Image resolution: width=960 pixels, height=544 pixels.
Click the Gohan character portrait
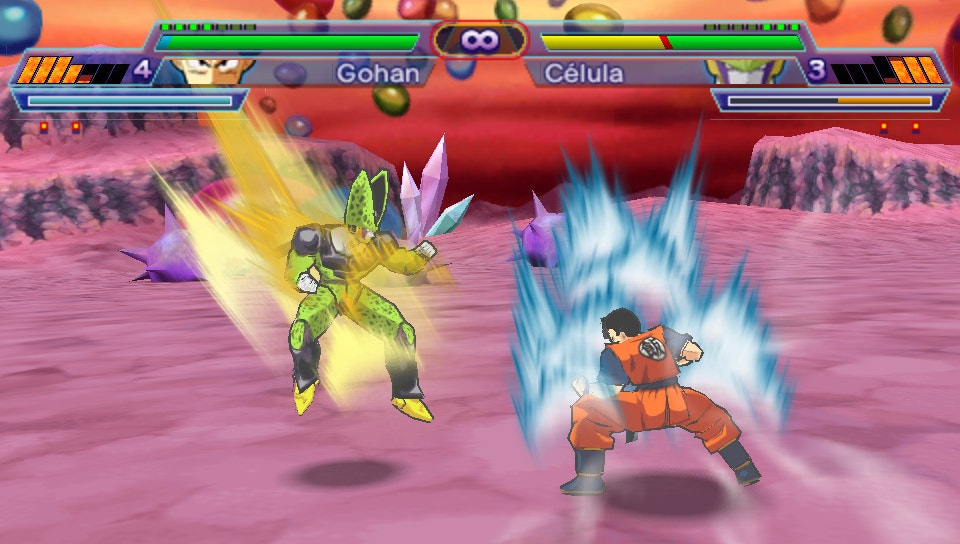click(x=207, y=71)
